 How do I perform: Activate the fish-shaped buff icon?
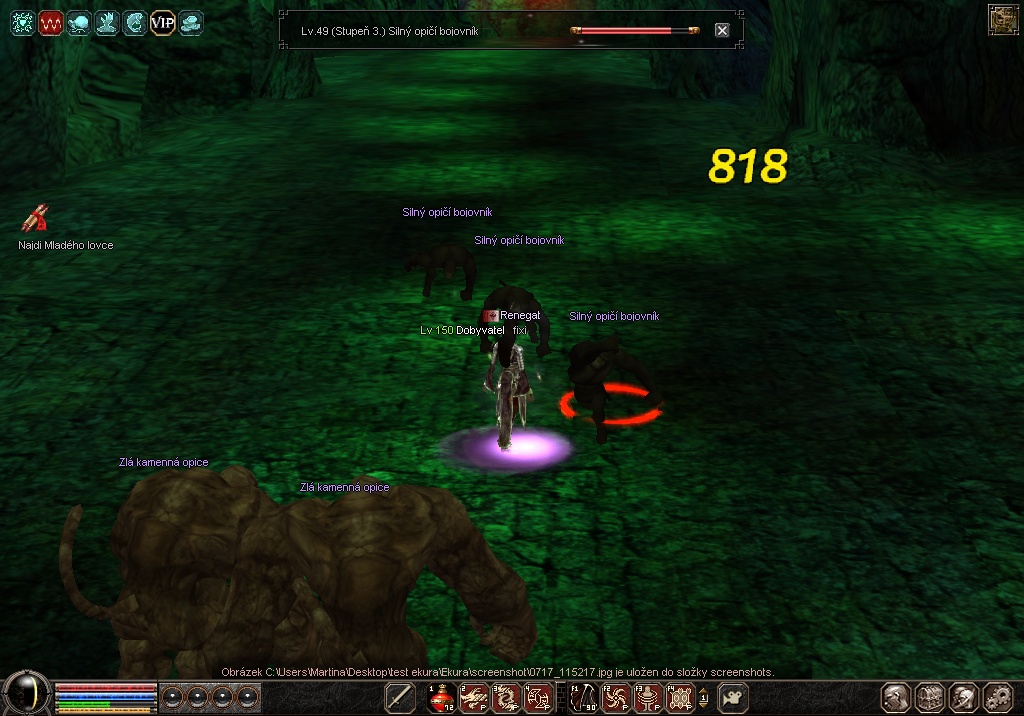[x=78, y=22]
